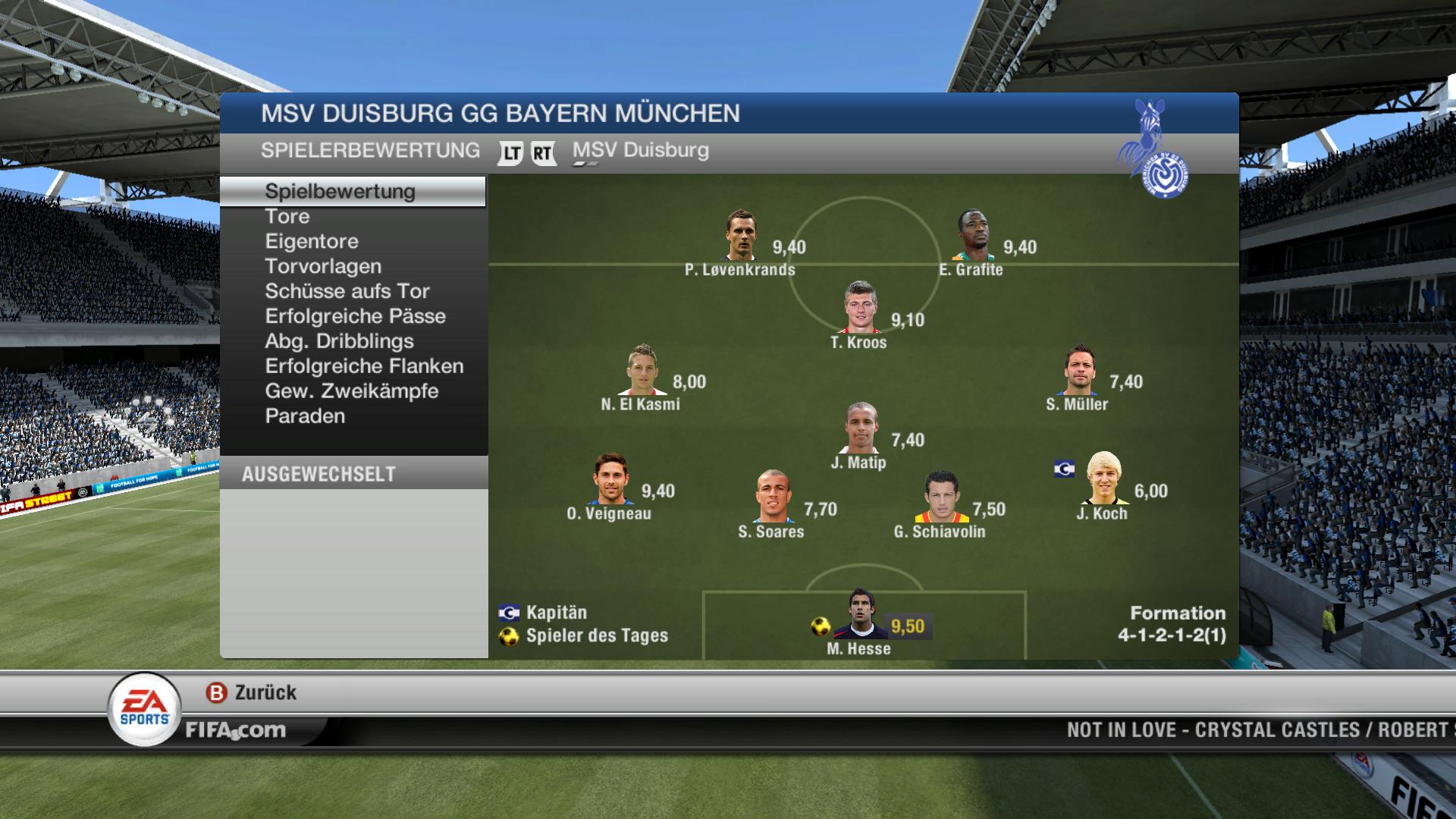Show Erfolgreiche Flanken statistic
The image size is (1456, 819).
coord(364,367)
